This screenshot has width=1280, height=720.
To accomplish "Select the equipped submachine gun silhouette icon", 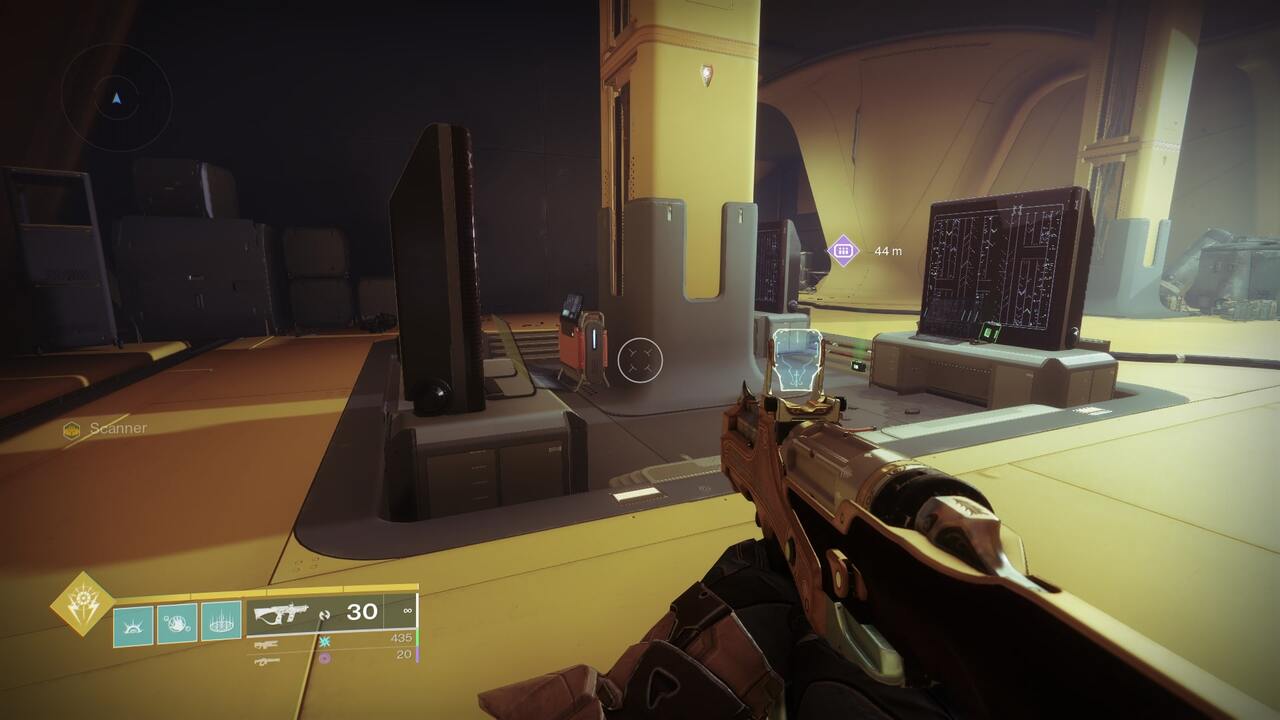I will point(282,611).
